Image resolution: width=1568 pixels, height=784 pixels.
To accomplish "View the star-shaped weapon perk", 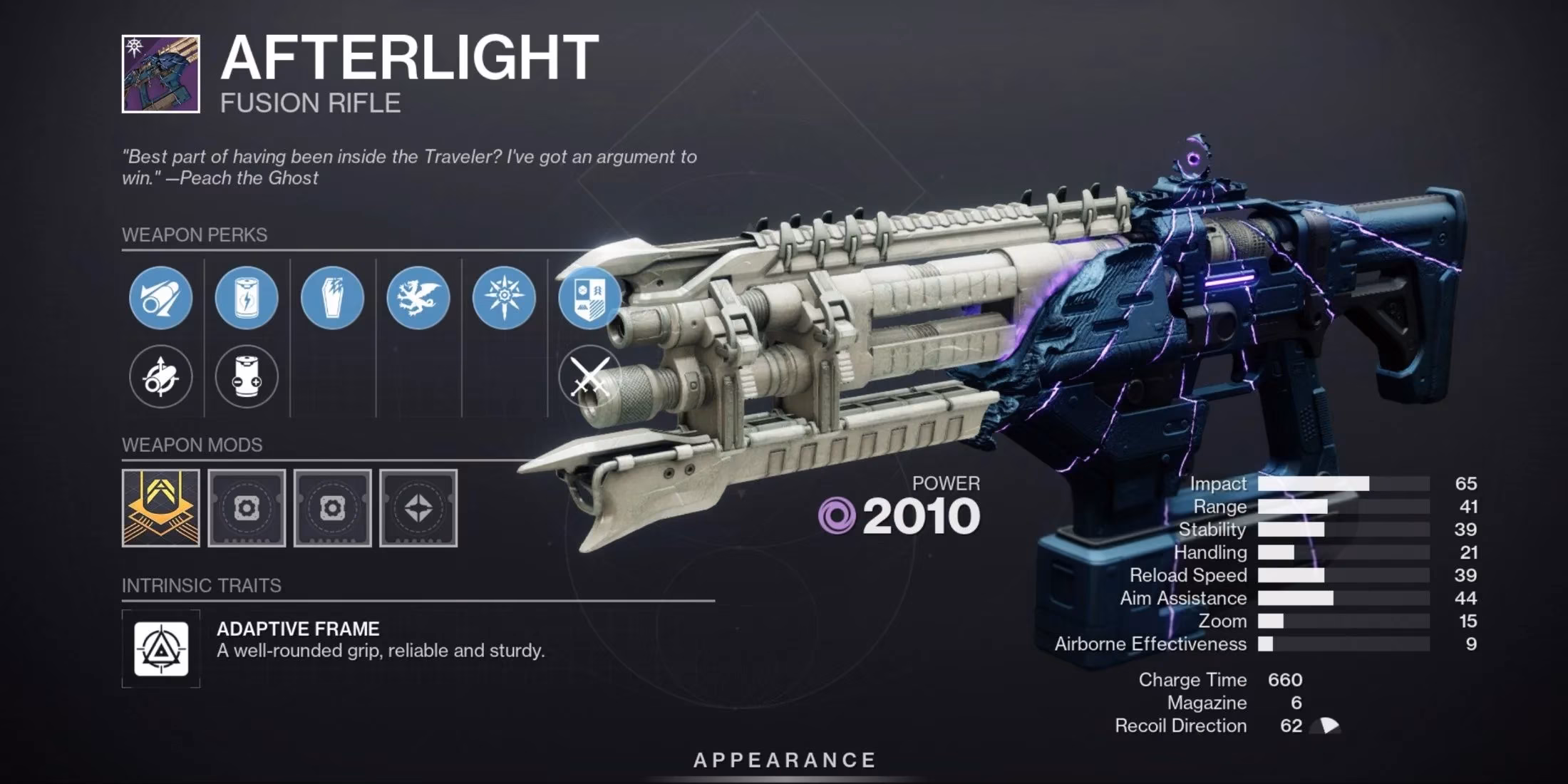I will point(505,299).
